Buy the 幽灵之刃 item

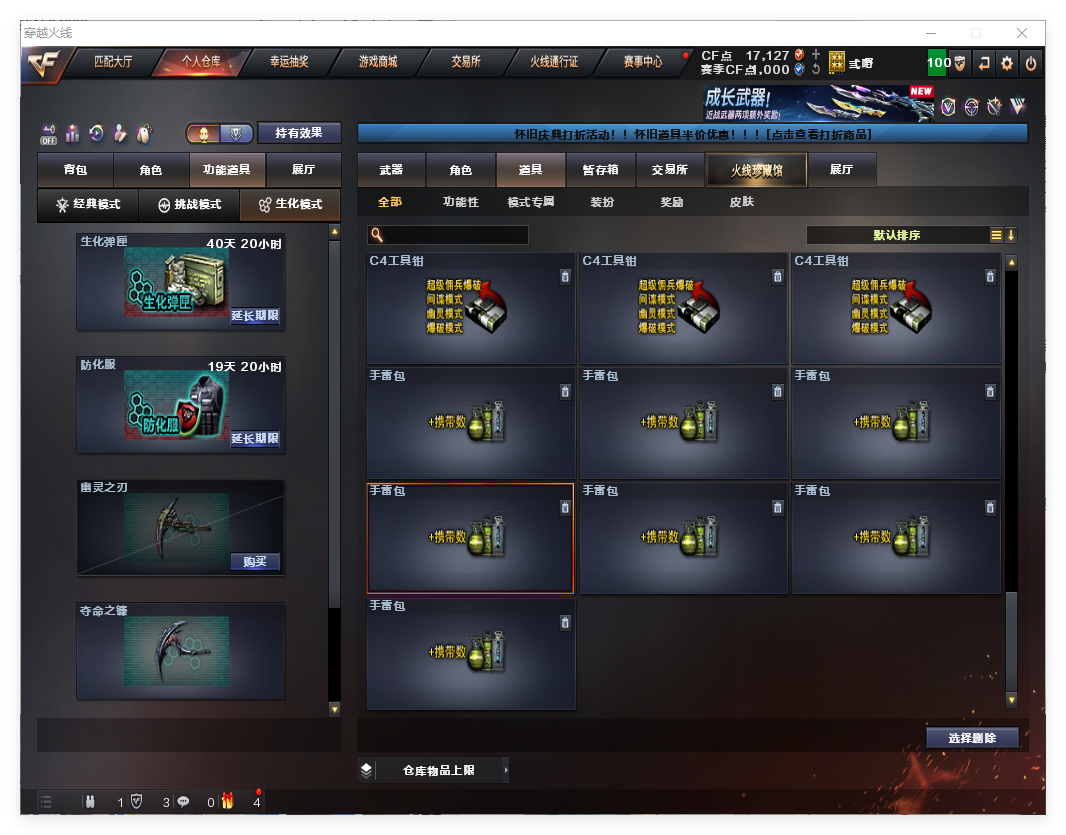[x=255, y=561]
